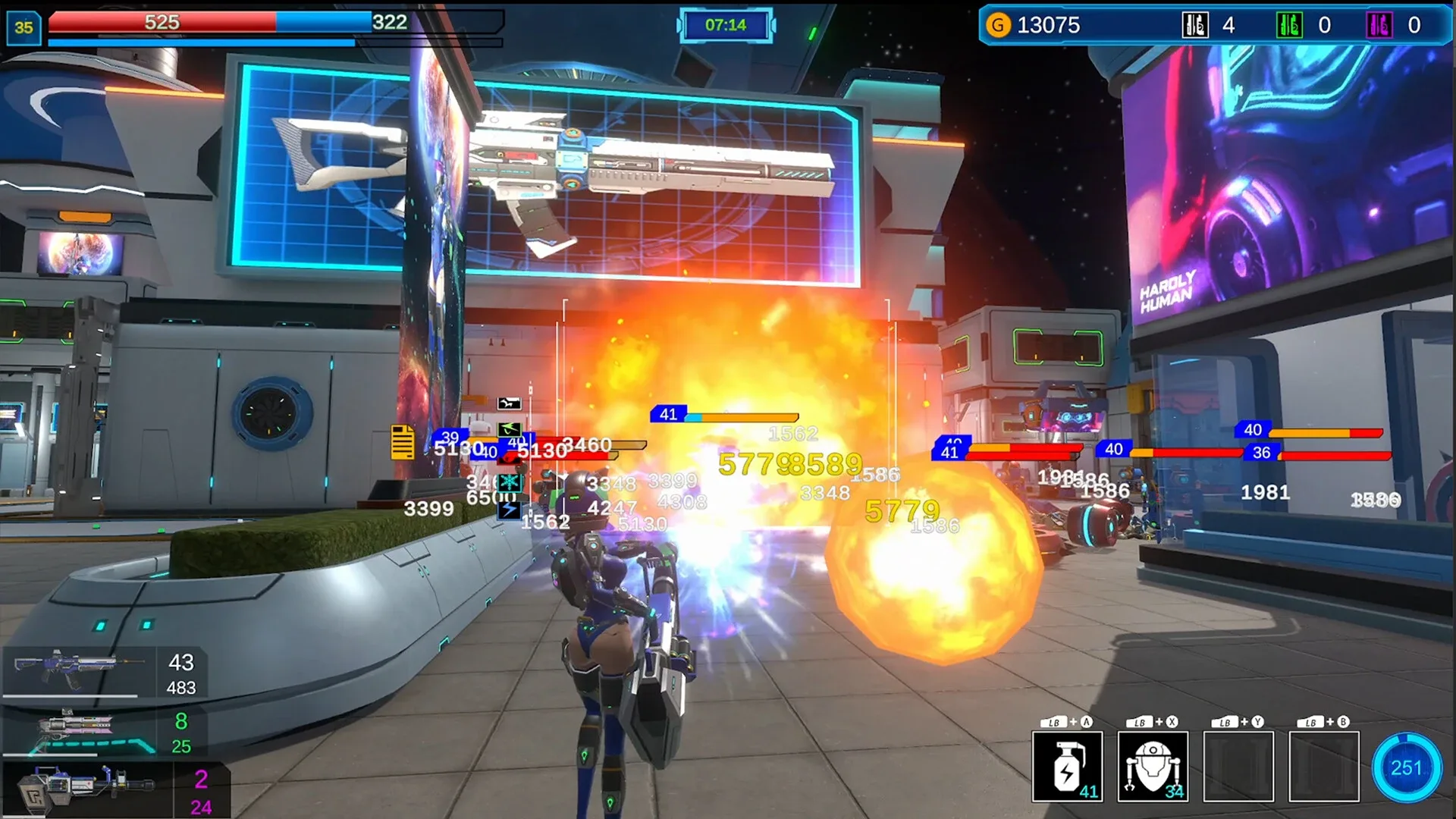Switch to the green-ammo launcher weapon slot
Screen dimensions: 1456x819
point(80,732)
